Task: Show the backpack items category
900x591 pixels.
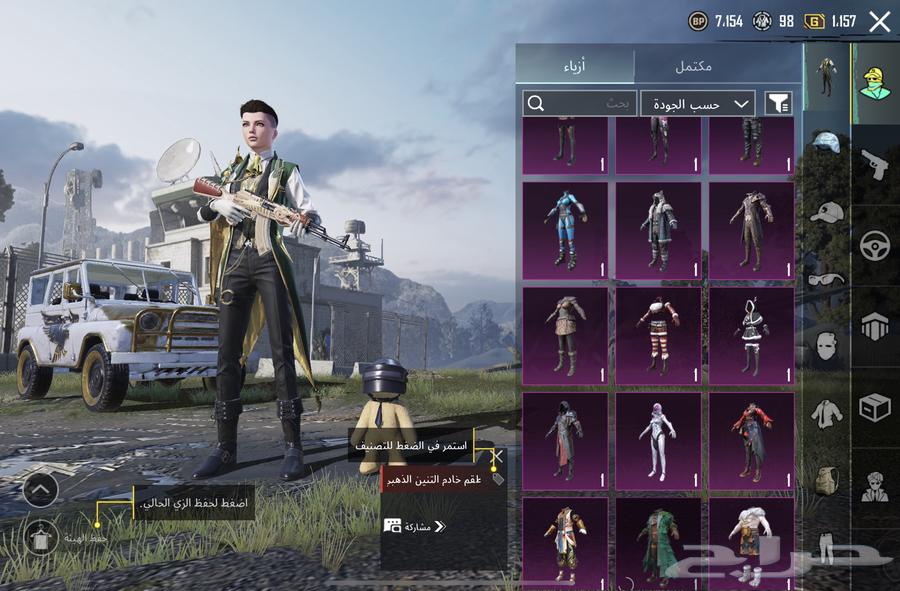Action: (x=826, y=480)
